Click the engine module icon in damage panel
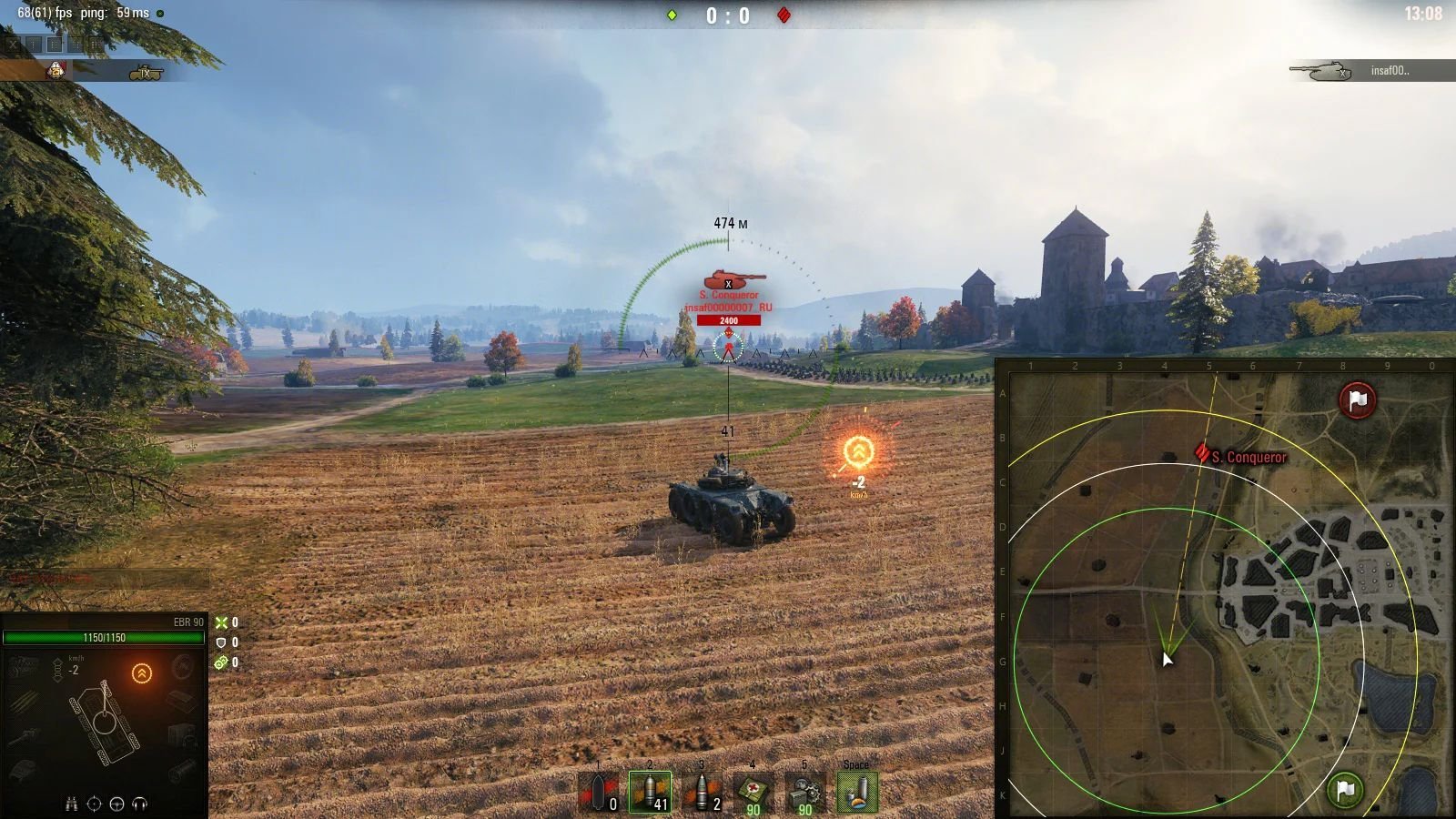This screenshot has width=1456, height=819. [25, 668]
